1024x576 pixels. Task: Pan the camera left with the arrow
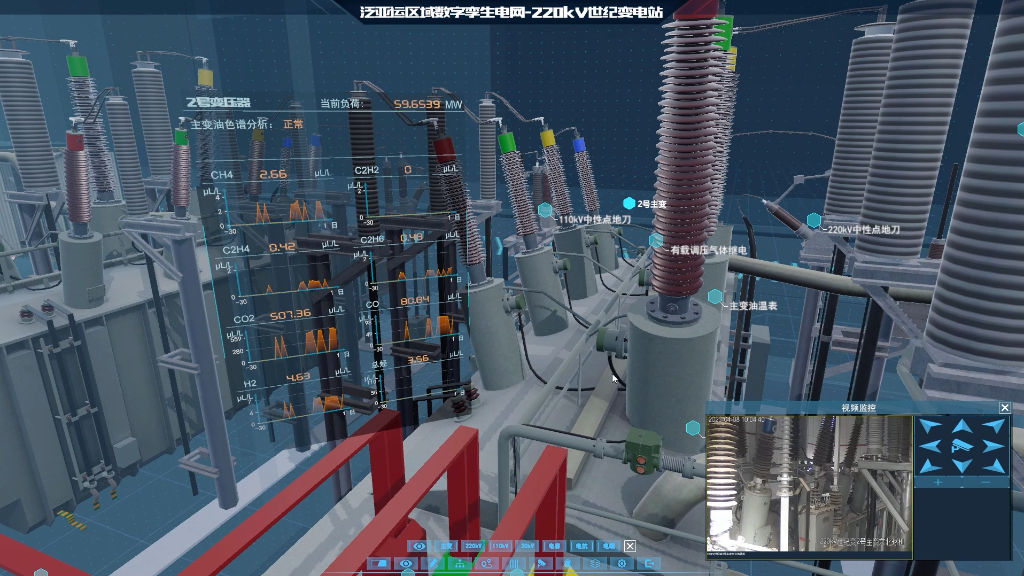(x=931, y=446)
